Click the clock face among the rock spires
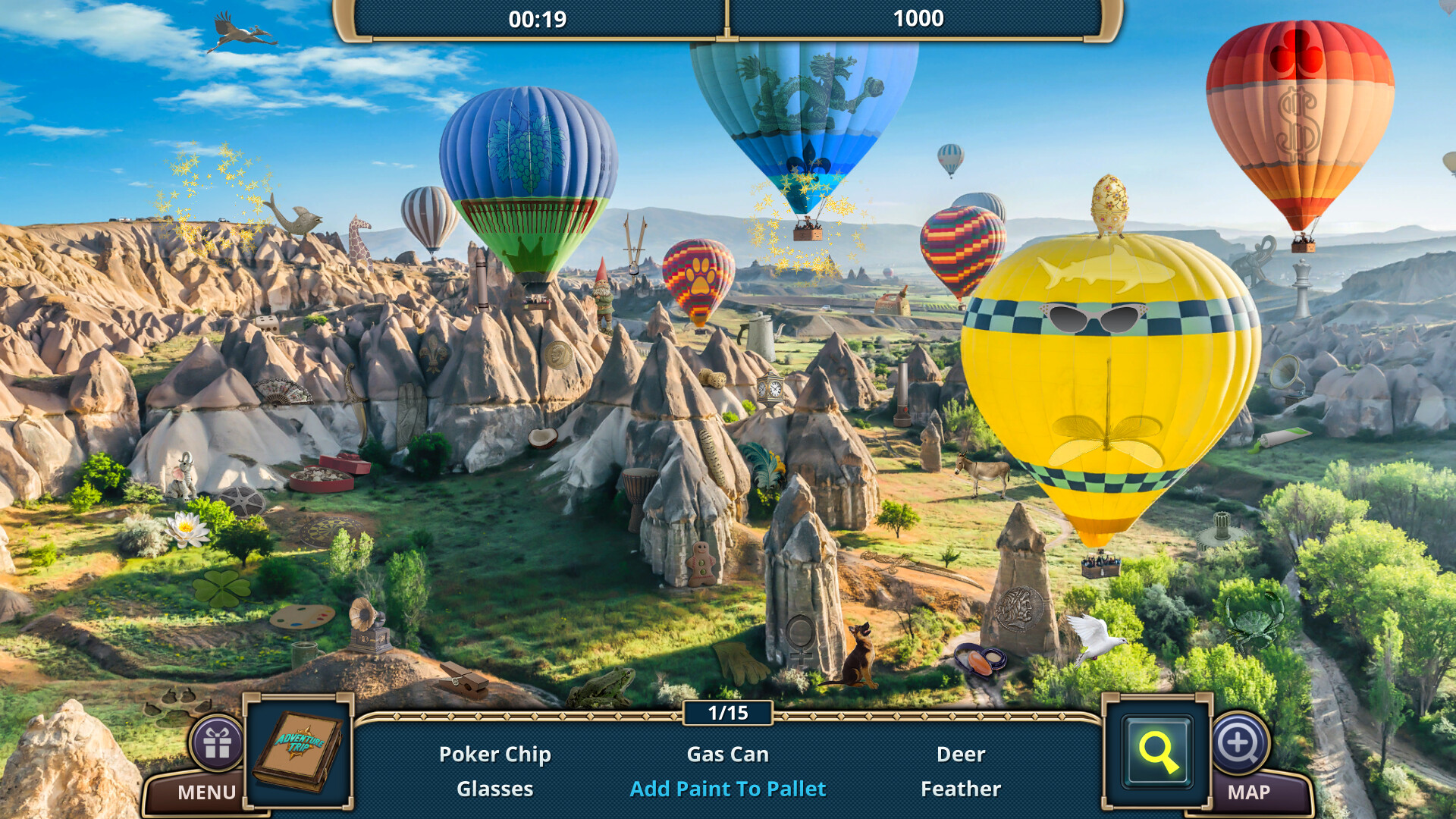This screenshot has width=1456, height=819. coord(771,389)
